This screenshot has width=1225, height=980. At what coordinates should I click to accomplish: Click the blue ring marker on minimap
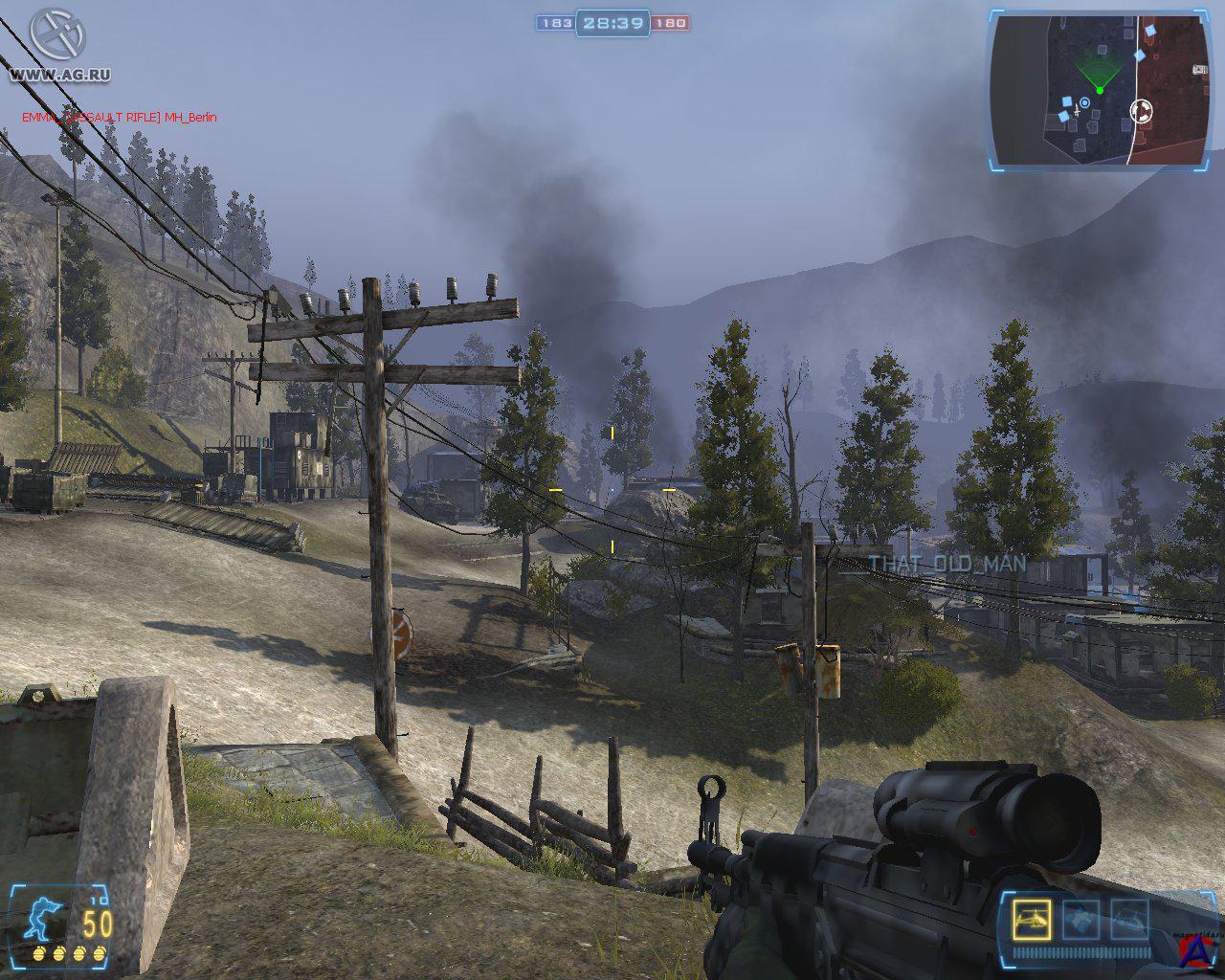pyautogui.click(x=1084, y=102)
